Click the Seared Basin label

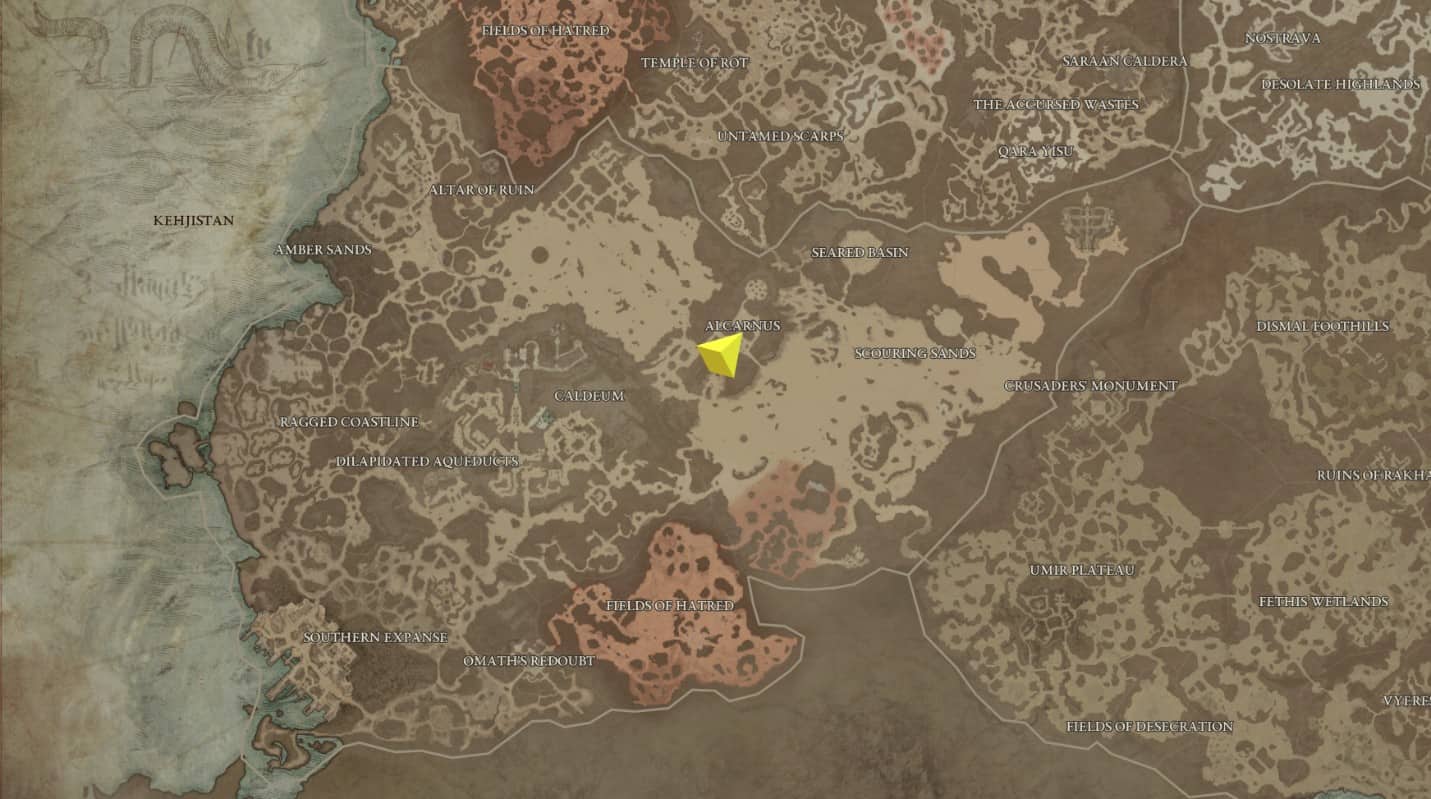(860, 253)
